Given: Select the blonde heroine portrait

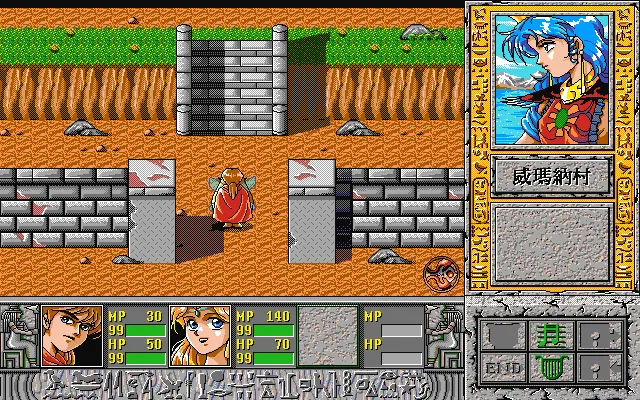Looking at the screenshot, I should pos(200,335).
